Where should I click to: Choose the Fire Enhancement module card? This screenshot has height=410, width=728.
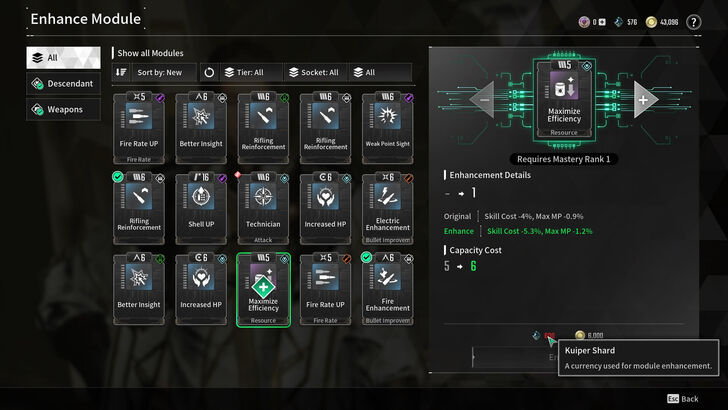pos(387,288)
